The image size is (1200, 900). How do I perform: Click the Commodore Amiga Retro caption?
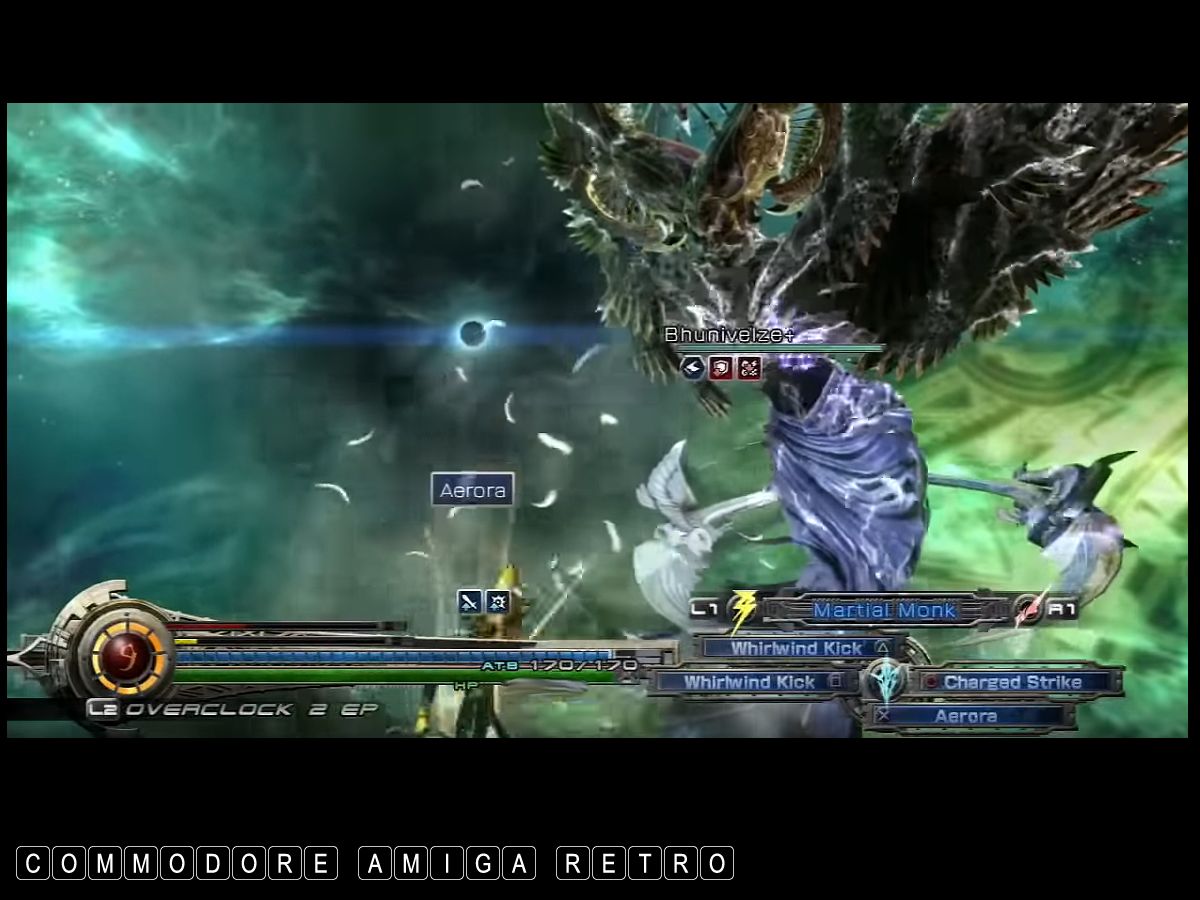click(375, 863)
